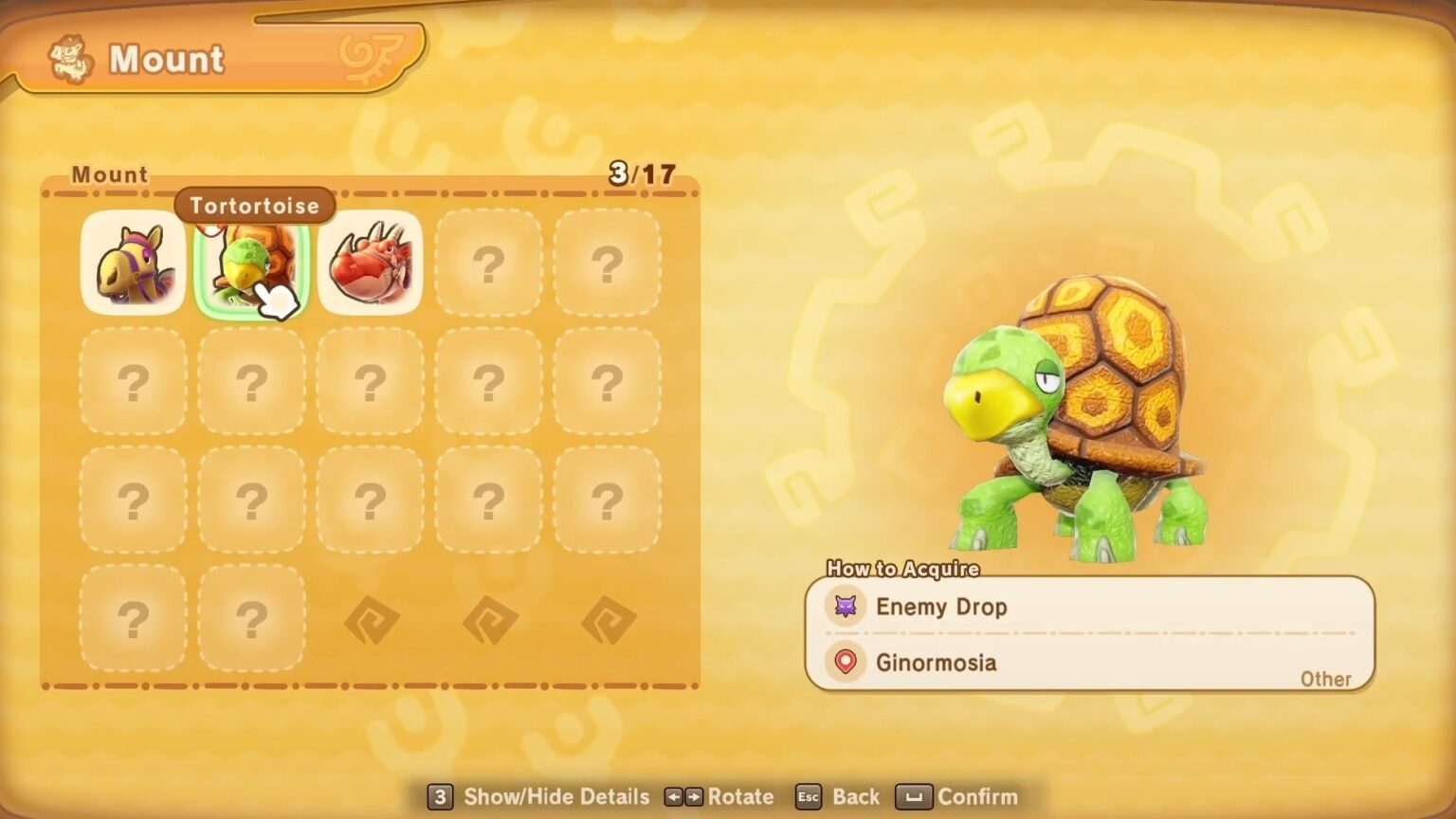Select the horse mount icon
This screenshot has height=819, width=1456.
[133, 264]
